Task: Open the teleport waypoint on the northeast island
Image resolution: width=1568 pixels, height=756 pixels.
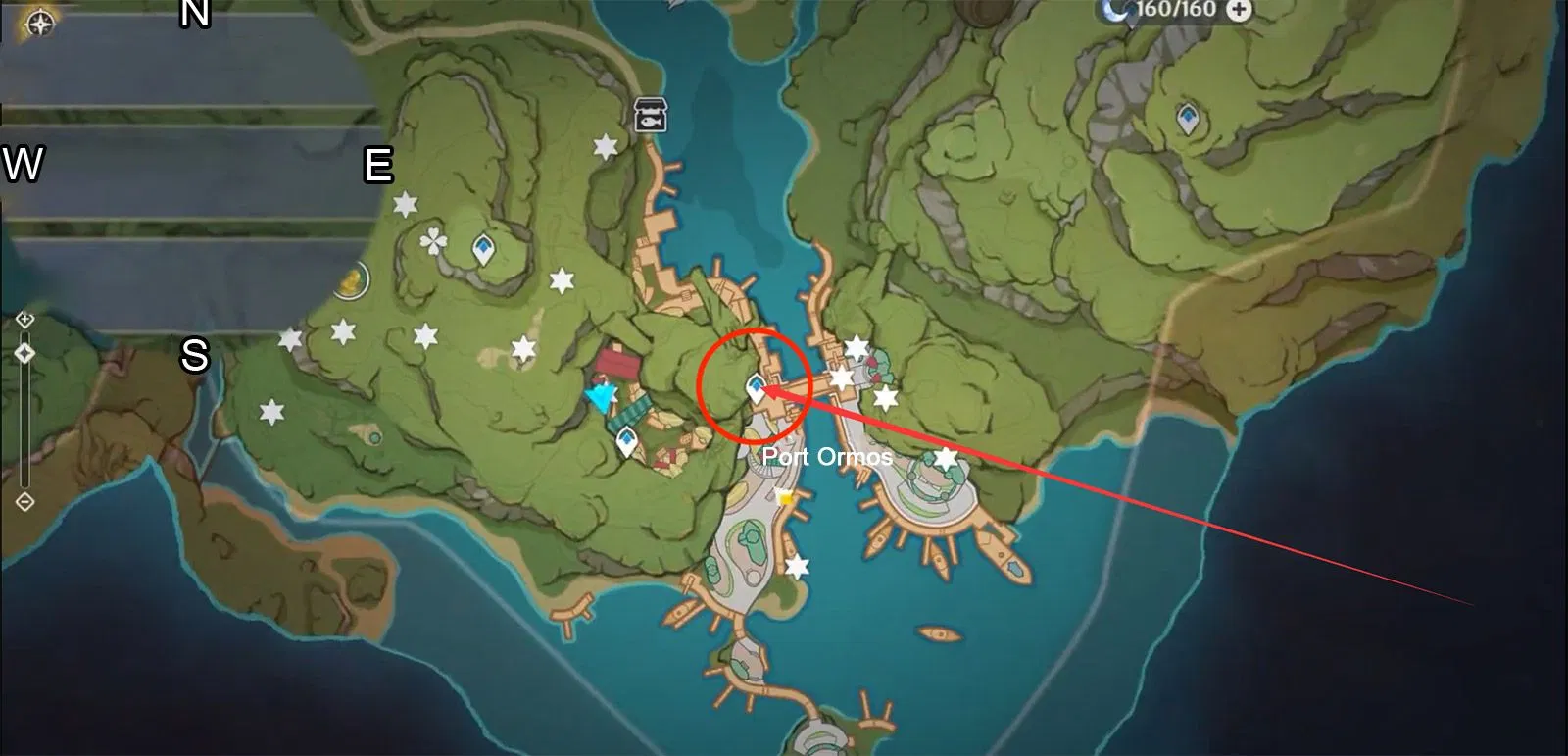Action: [x=1189, y=118]
